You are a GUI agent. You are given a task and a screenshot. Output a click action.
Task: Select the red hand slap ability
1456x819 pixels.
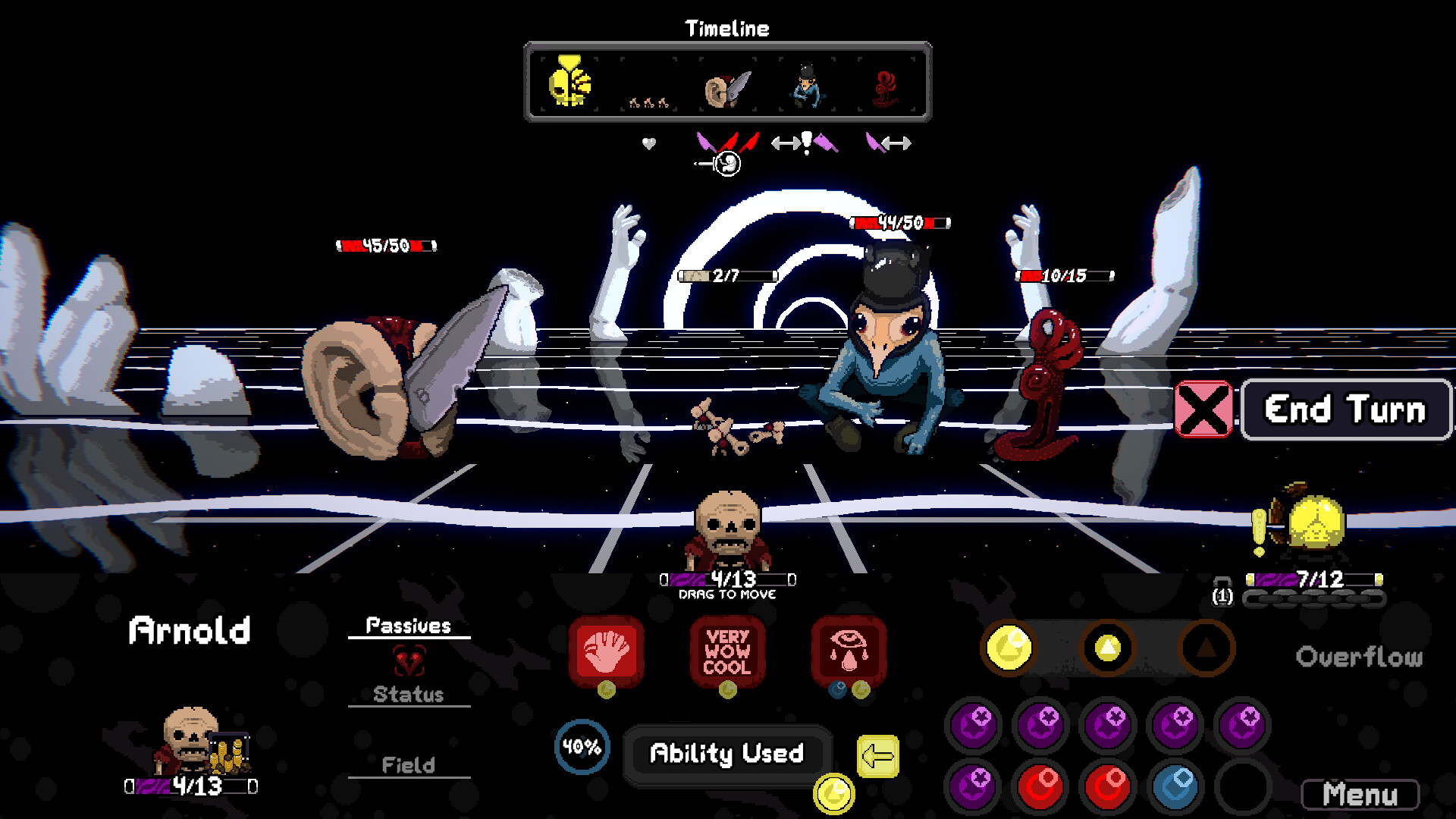(x=606, y=651)
